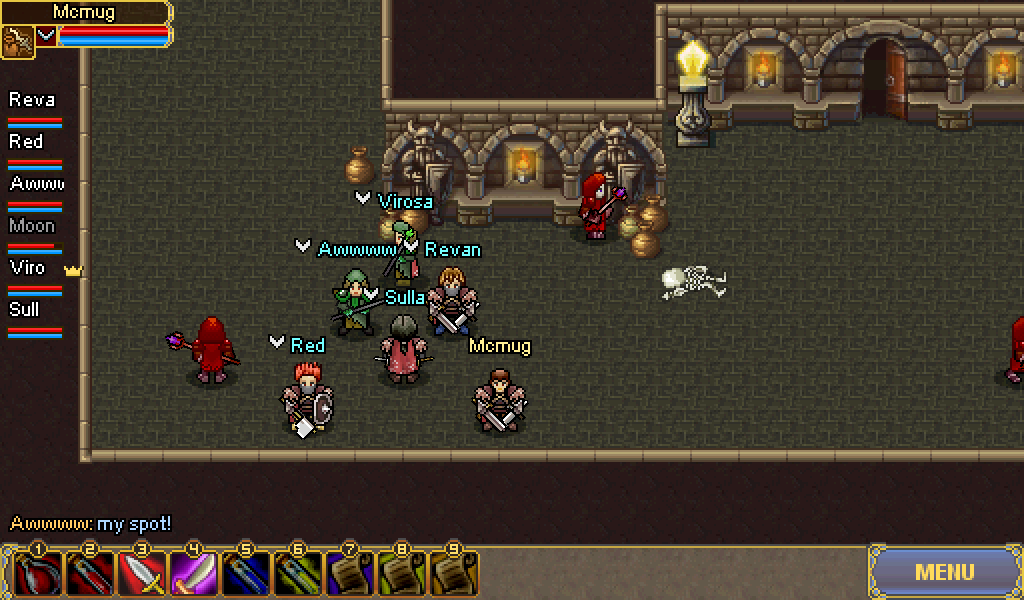Activate the purple sword skill in slot 4
Screen dimensions: 1024x600
[x=194, y=575]
